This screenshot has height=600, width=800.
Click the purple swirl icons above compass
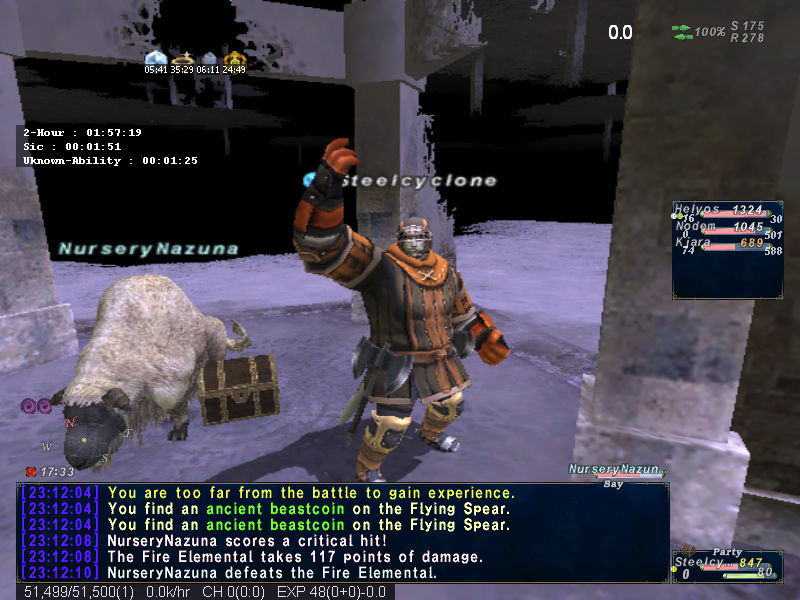pyautogui.click(x=36, y=405)
